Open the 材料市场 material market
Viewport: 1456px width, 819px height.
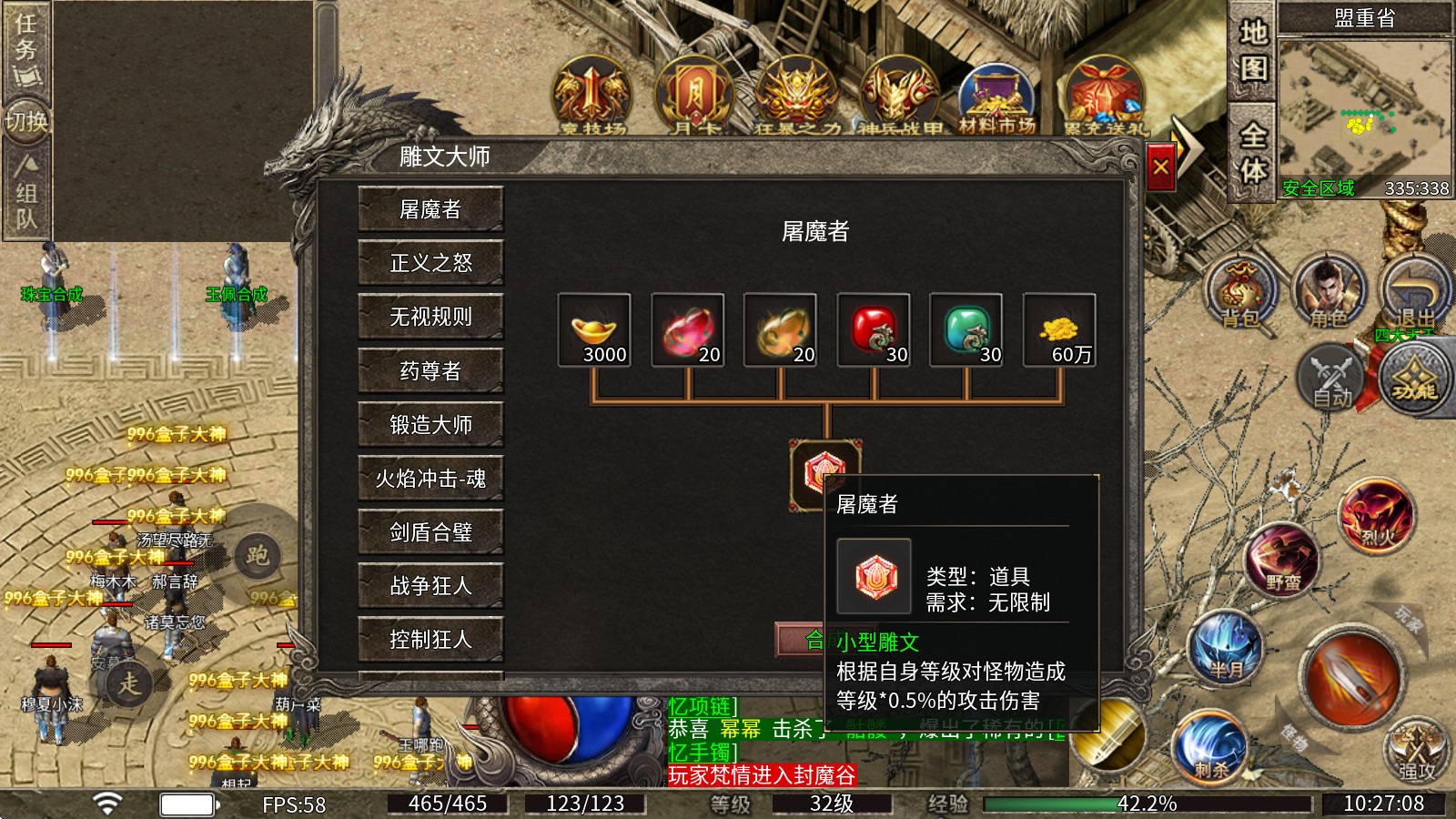pos(999,91)
